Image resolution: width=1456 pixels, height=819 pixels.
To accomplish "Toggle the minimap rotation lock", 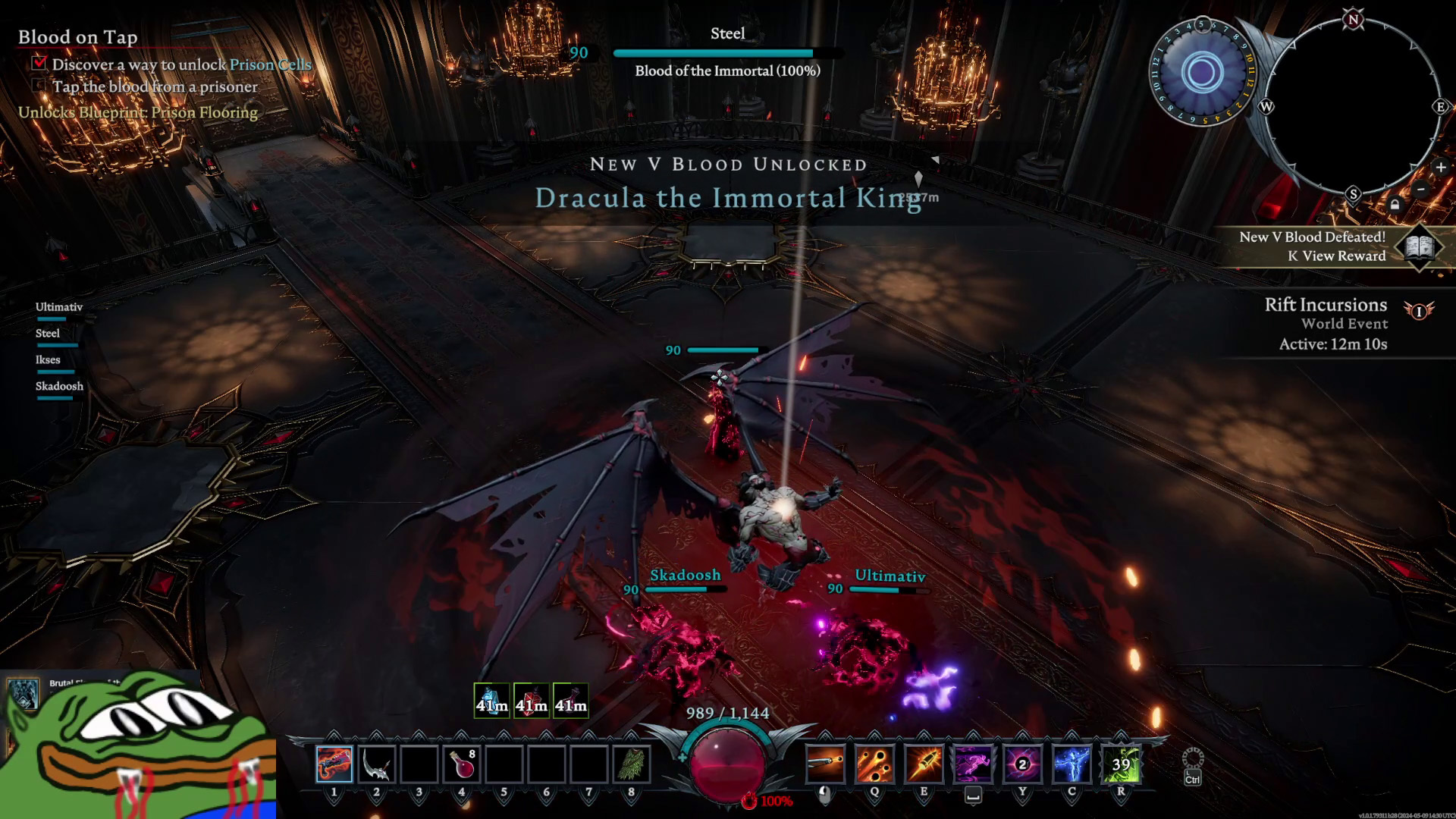I will point(1395,205).
